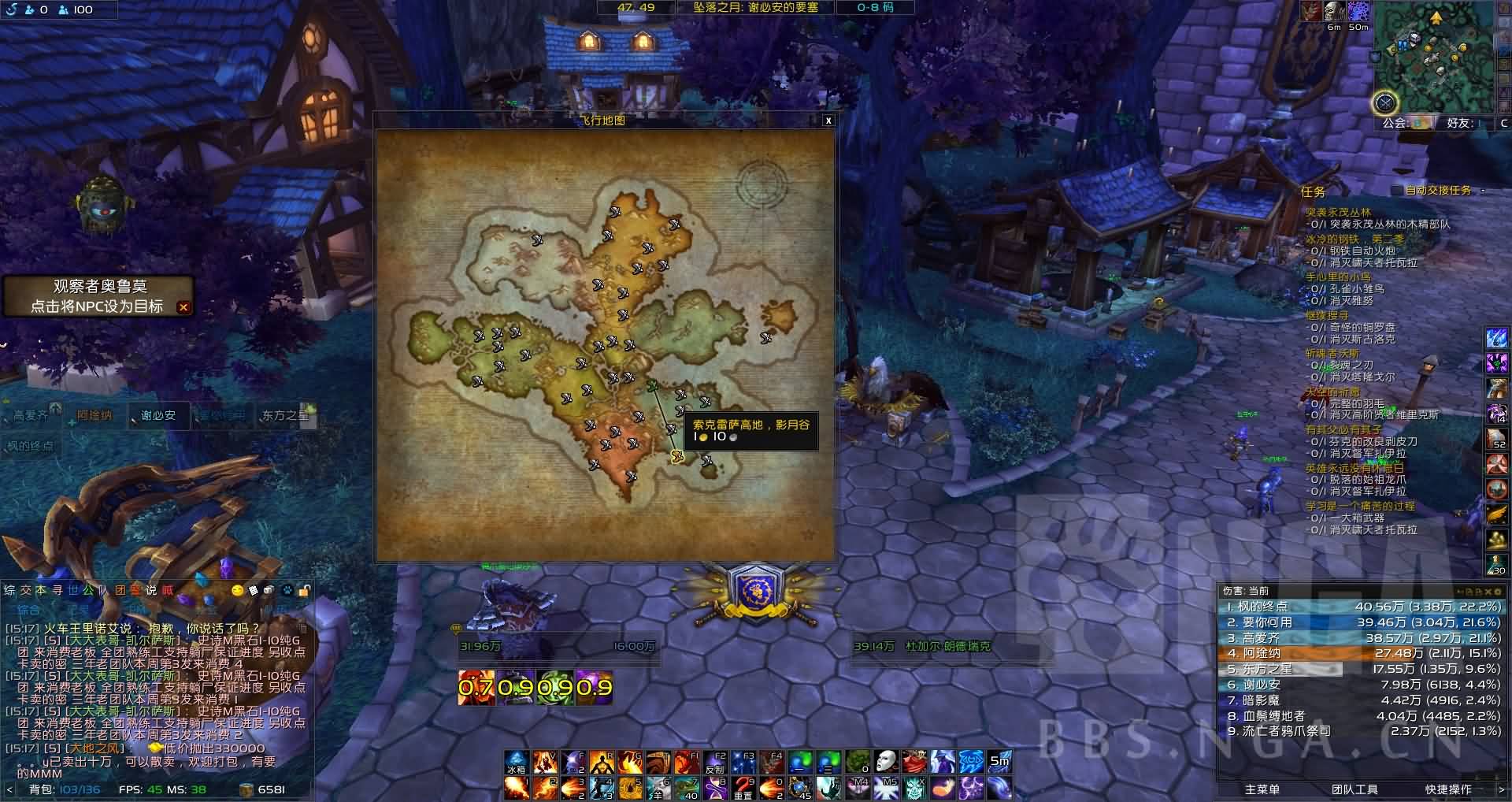Select the 谢必安 party frame
1512x802 pixels.
click(158, 416)
